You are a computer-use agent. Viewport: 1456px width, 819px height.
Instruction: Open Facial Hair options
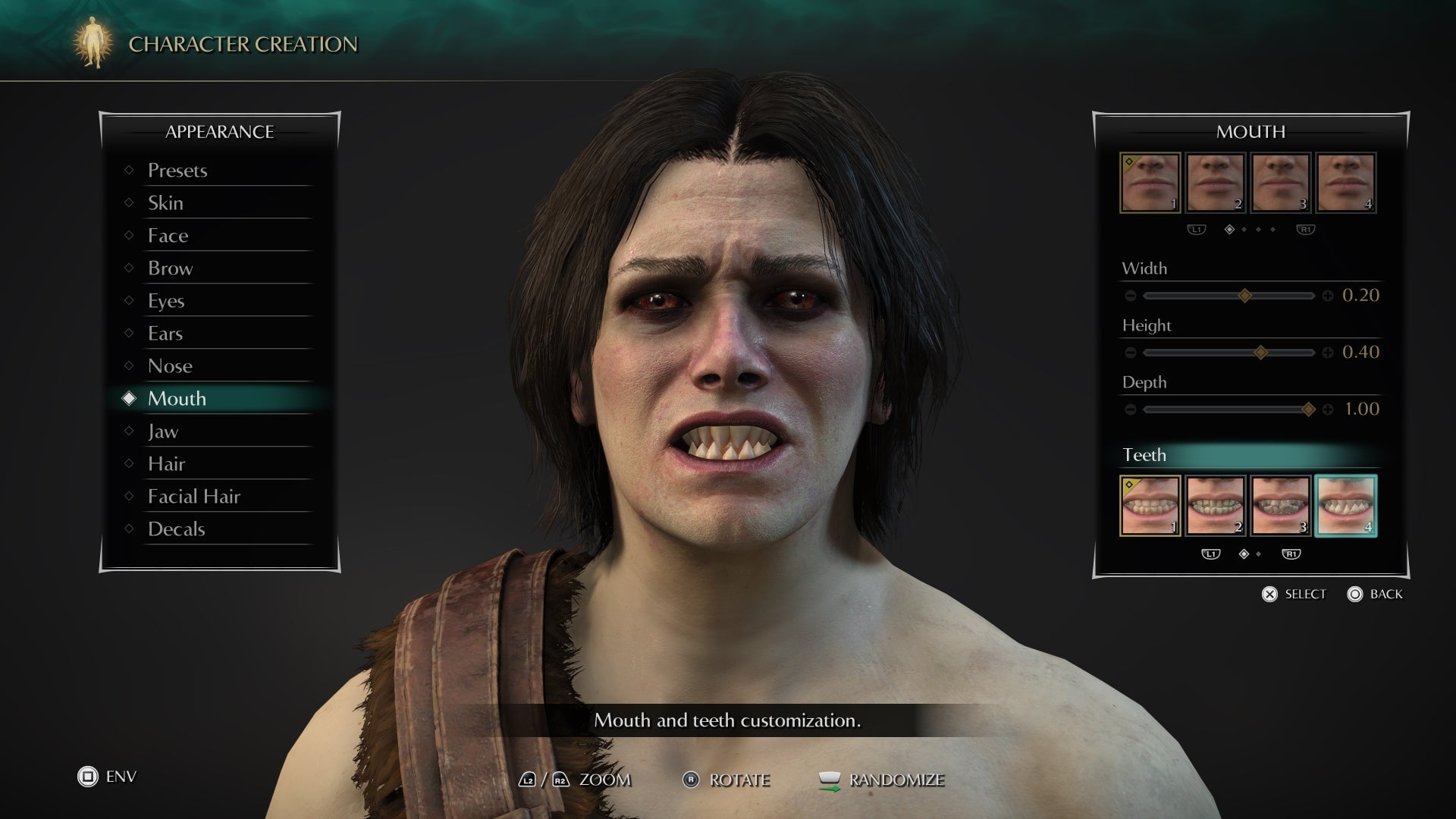(193, 497)
